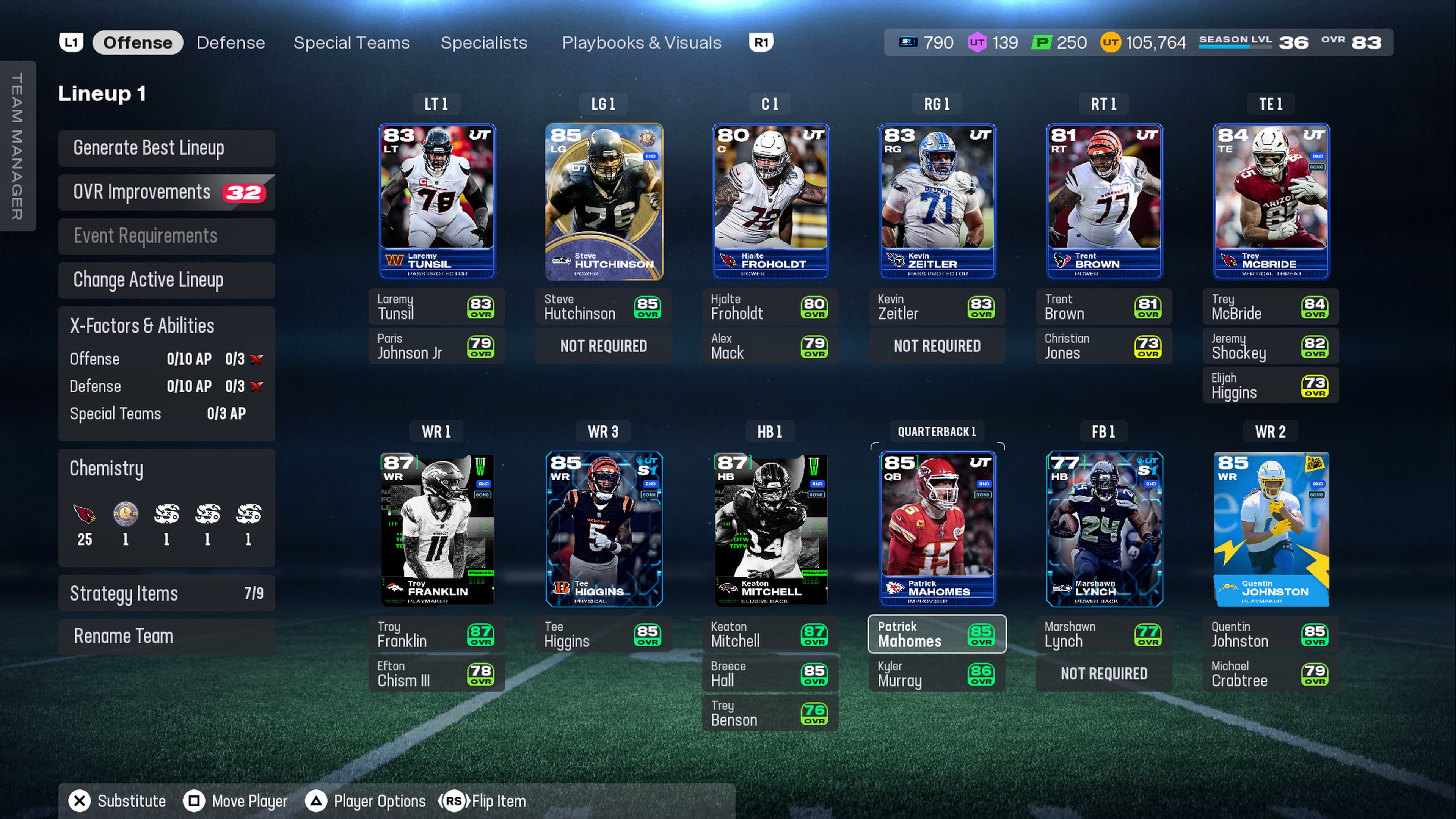Screen dimensions: 1456x819
Task: Choose the Patrick Mahomes quarterback card
Action: [x=937, y=529]
